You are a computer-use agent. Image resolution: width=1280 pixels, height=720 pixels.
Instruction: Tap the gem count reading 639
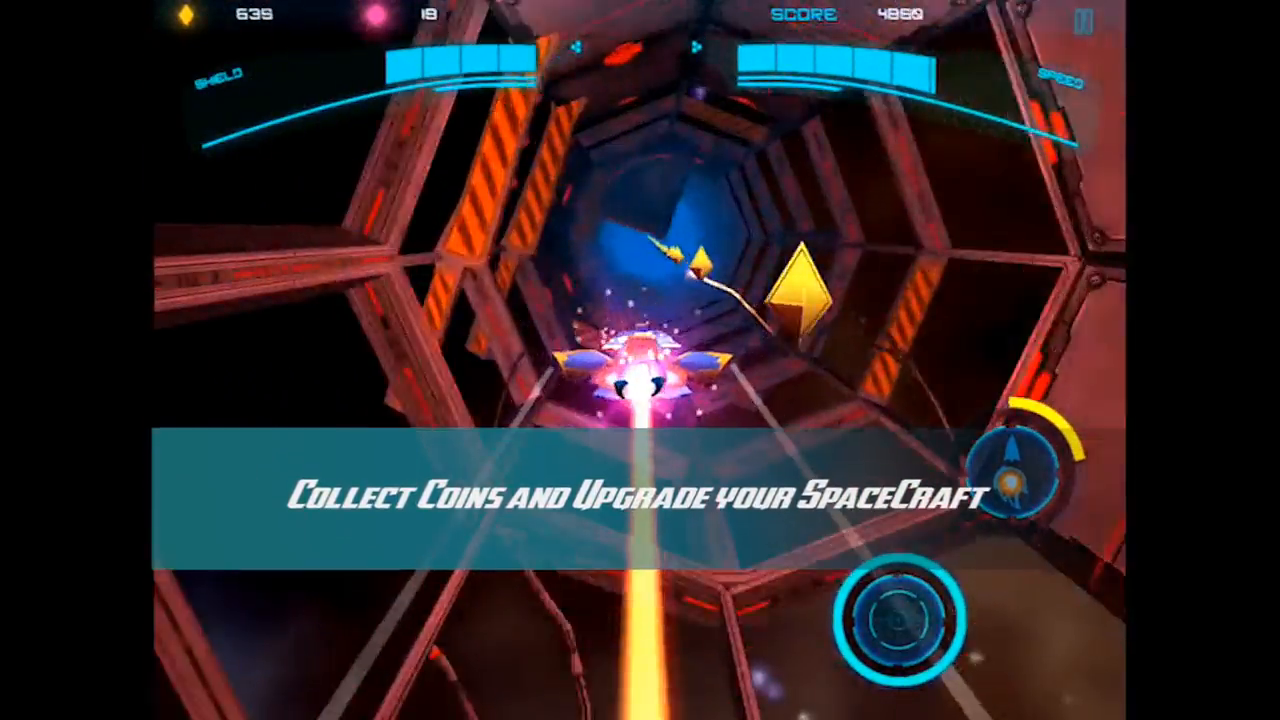click(x=254, y=14)
